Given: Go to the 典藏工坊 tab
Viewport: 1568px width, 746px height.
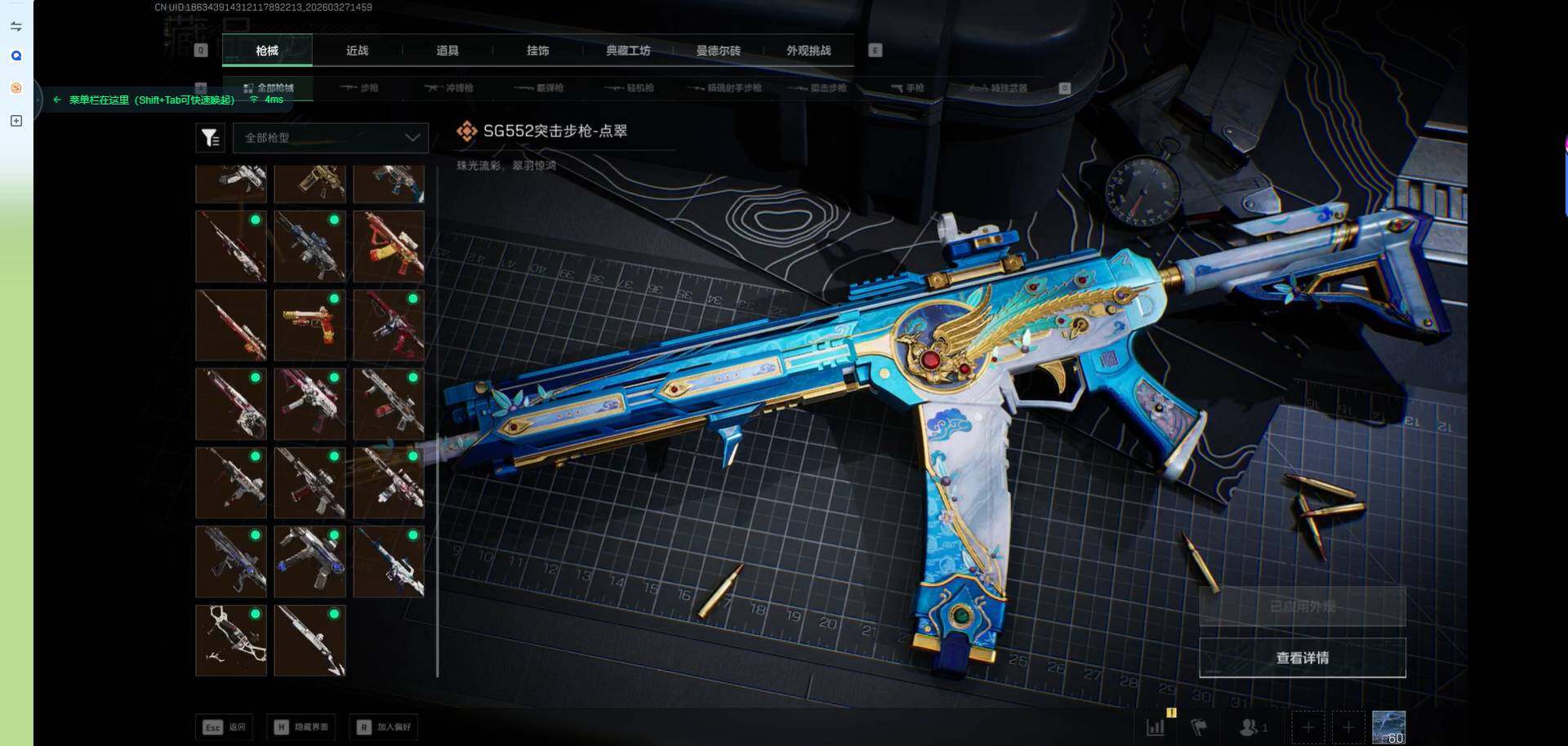Looking at the screenshot, I should click(628, 51).
